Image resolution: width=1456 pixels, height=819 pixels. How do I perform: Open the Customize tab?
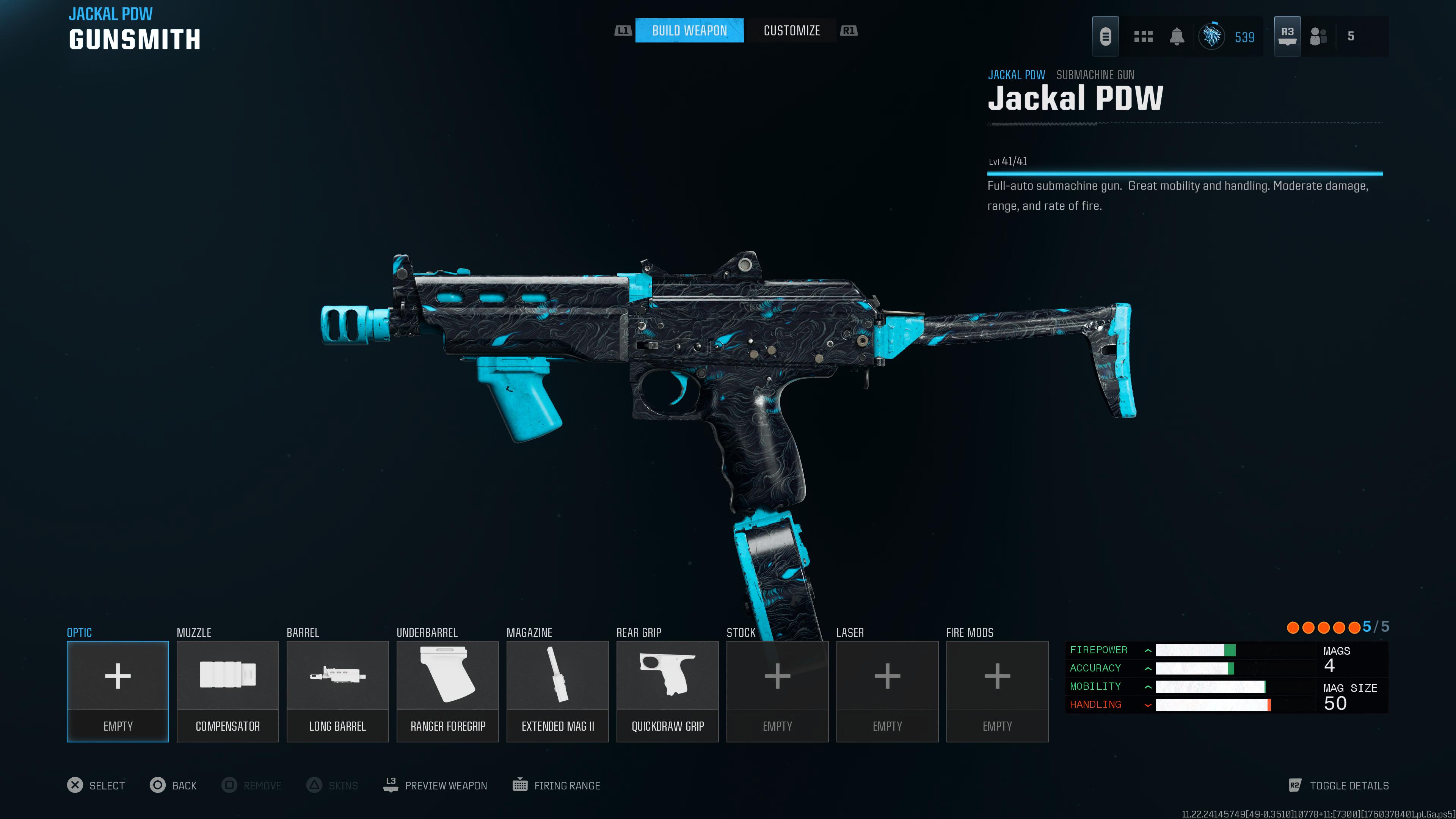(x=791, y=30)
